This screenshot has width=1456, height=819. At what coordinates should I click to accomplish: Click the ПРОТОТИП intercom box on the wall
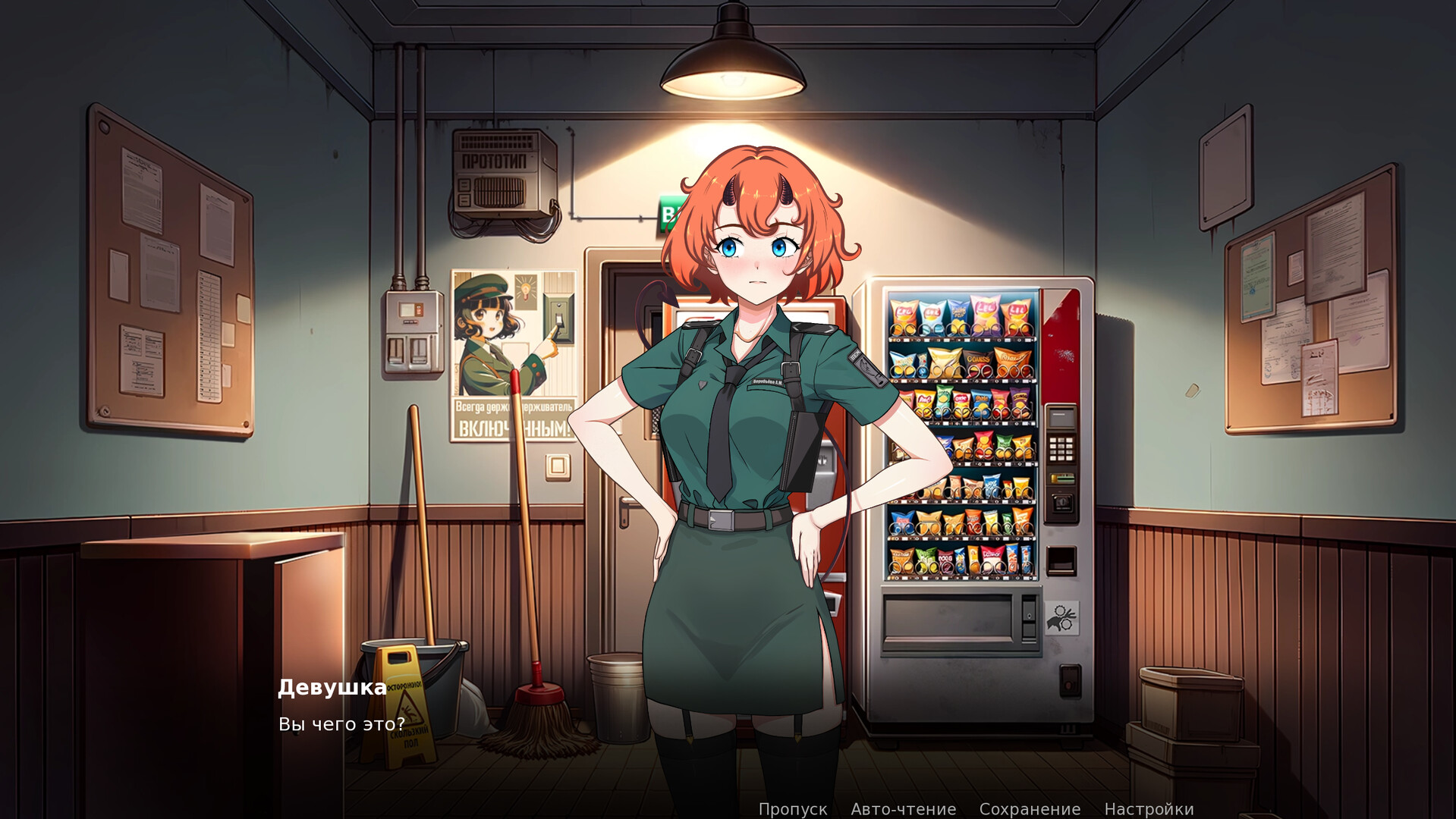click(x=501, y=171)
